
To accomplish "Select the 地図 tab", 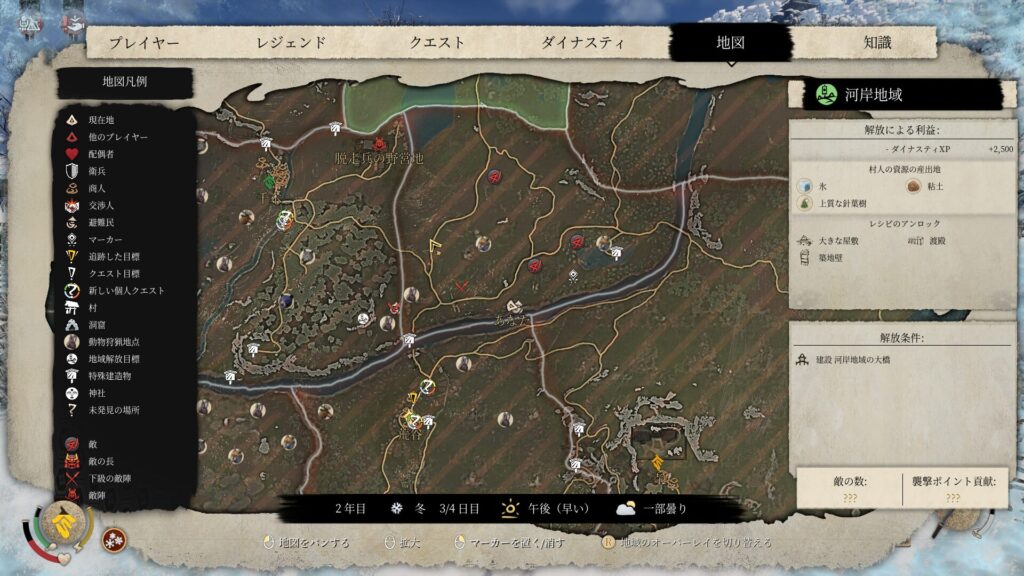I will (x=731, y=43).
